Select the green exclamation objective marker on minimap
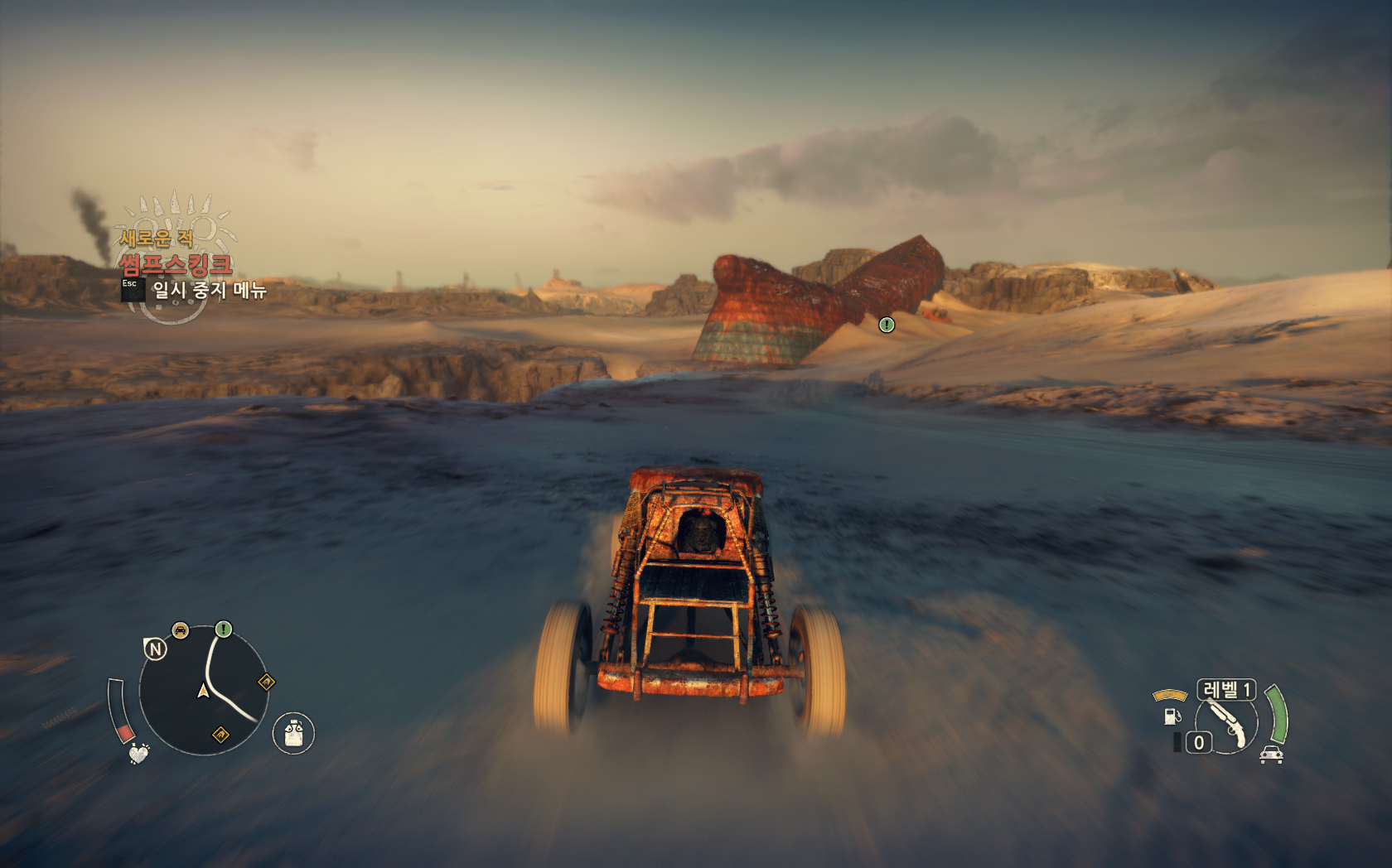 224,629
